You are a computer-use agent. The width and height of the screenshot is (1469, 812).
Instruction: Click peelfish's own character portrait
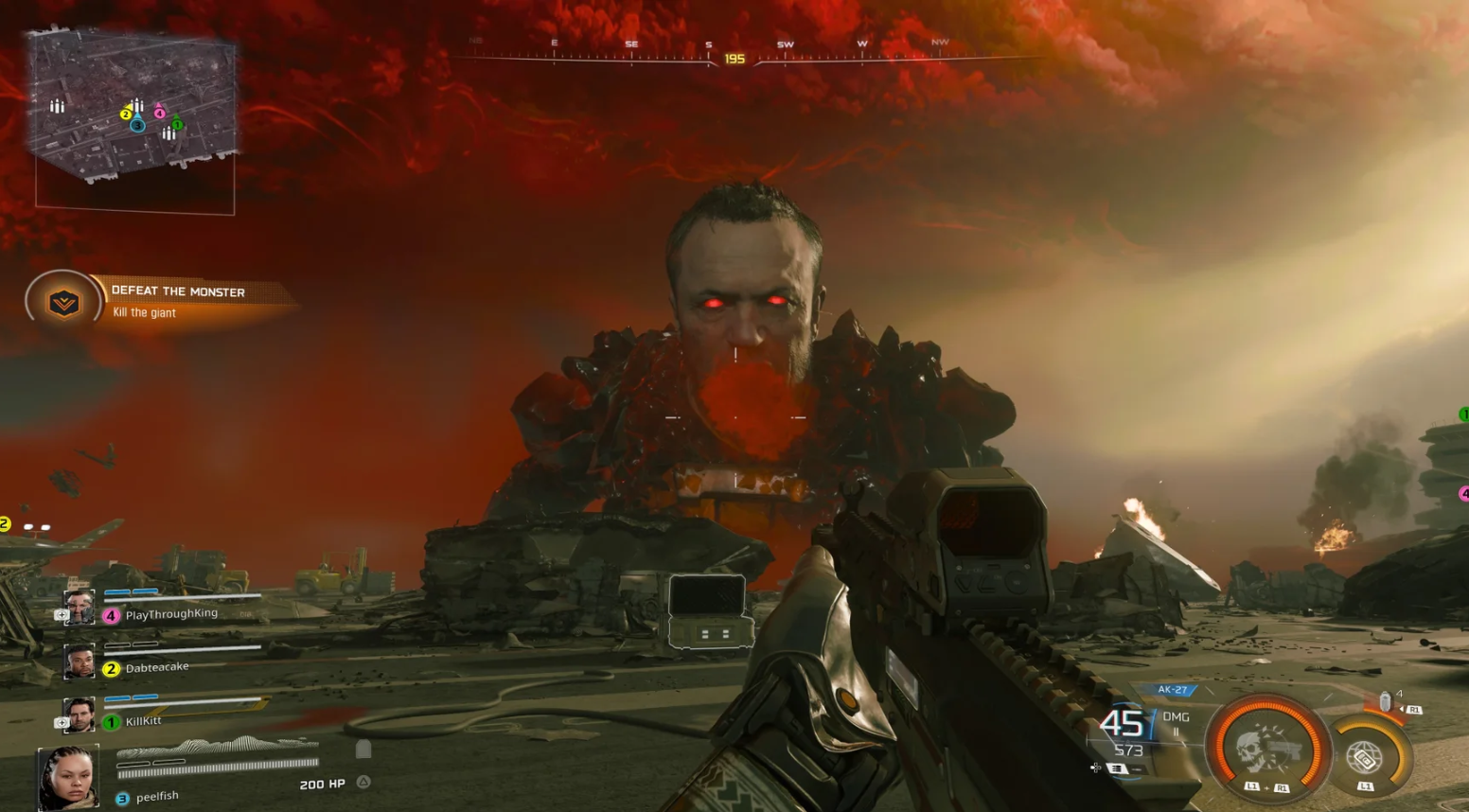point(68,777)
